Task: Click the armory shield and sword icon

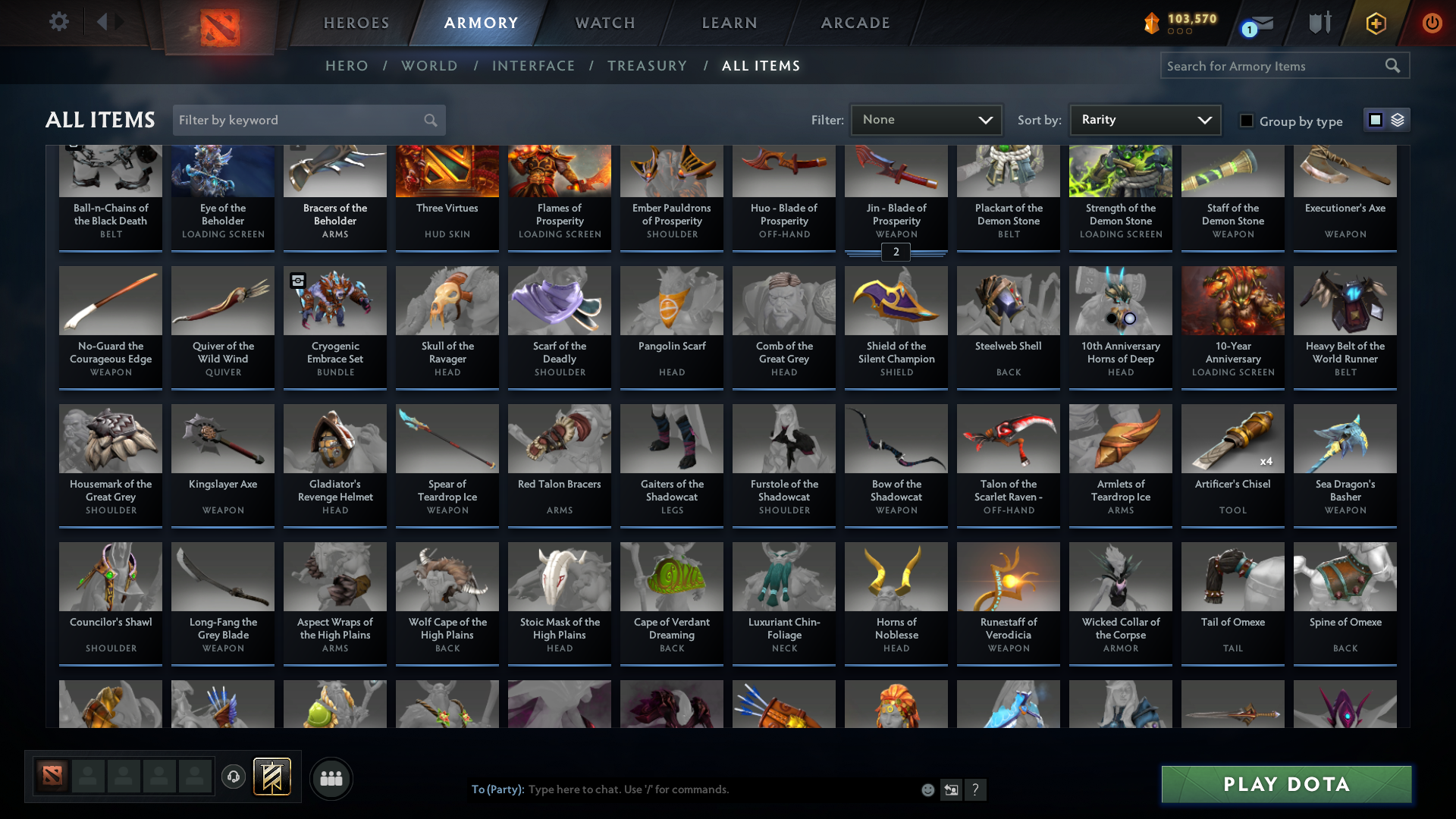Action: pyautogui.click(x=1319, y=23)
